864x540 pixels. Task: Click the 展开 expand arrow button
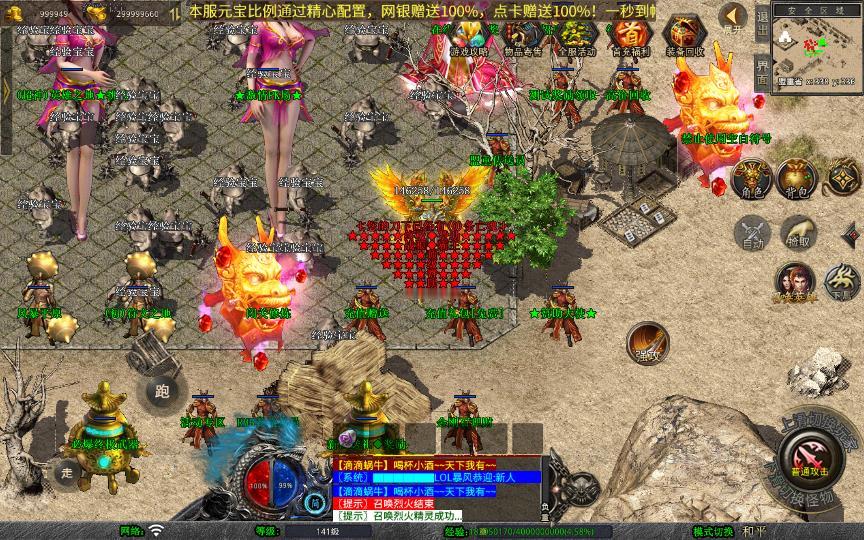(733, 17)
